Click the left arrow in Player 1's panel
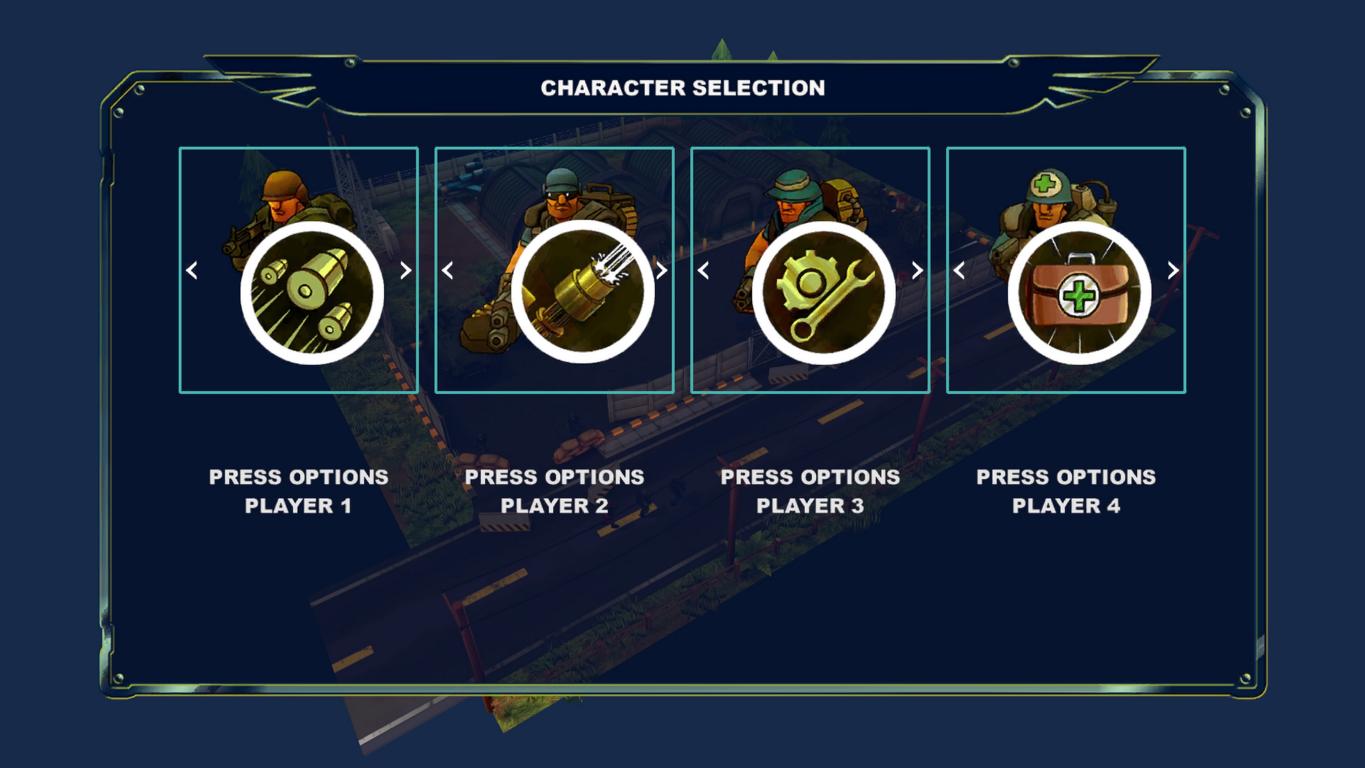This screenshot has height=768, width=1365. 192,270
